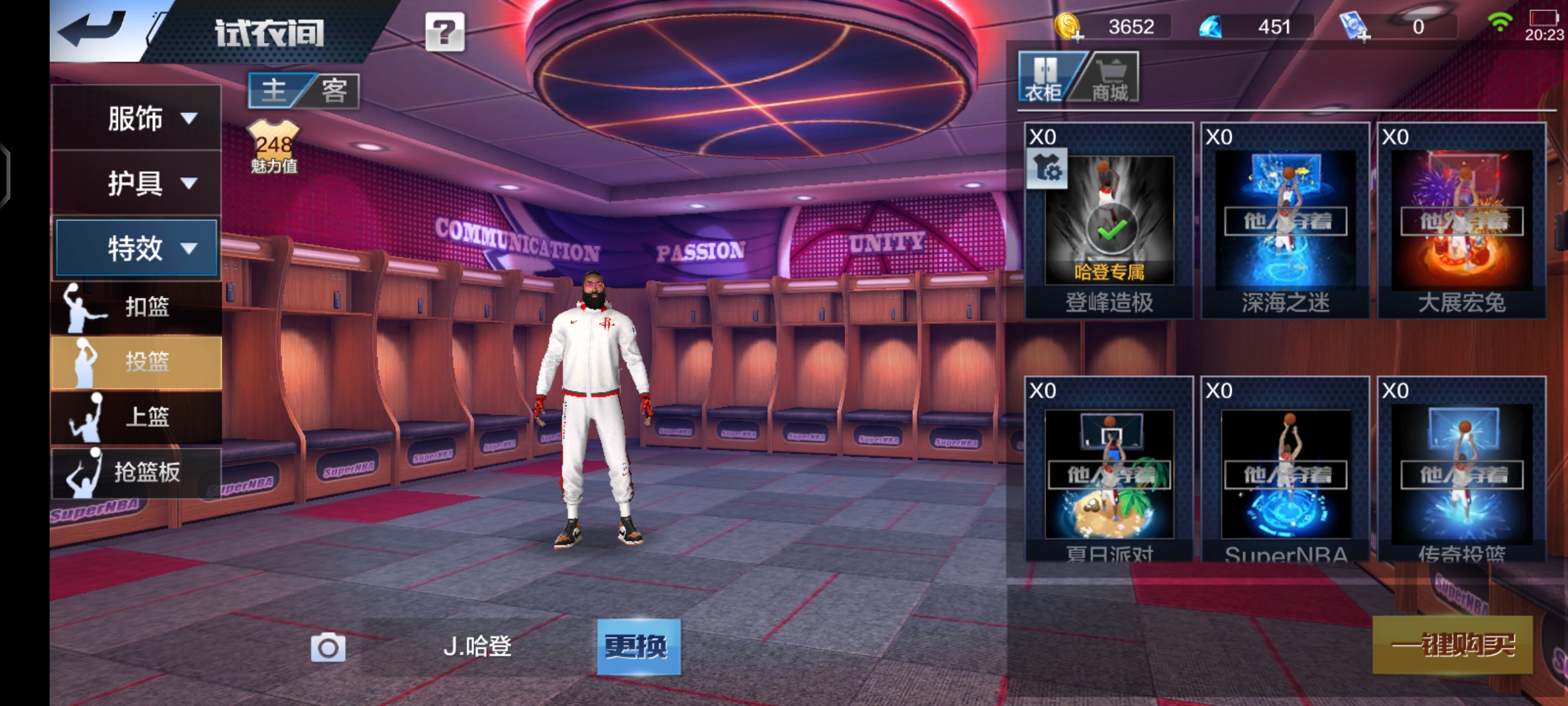Screen dimensions: 1568x706
Task: Buy all with the 一键购买 button
Action: click(x=1452, y=645)
